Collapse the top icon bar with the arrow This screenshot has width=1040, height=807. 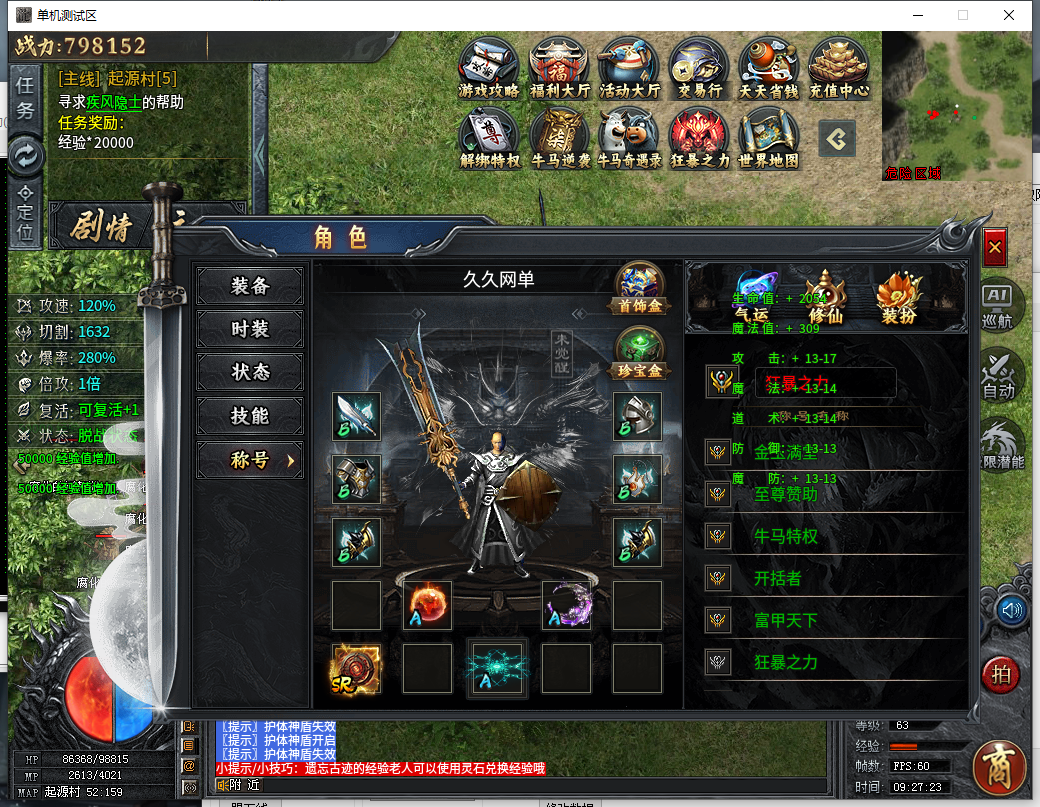[x=837, y=140]
